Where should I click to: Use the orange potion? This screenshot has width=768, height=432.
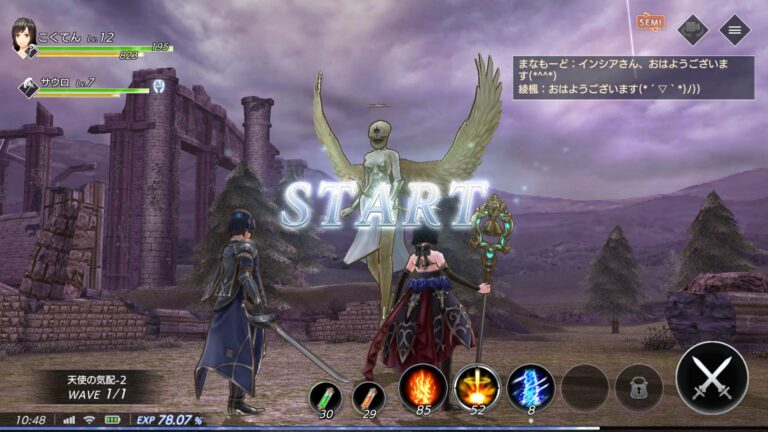pos(368,396)
